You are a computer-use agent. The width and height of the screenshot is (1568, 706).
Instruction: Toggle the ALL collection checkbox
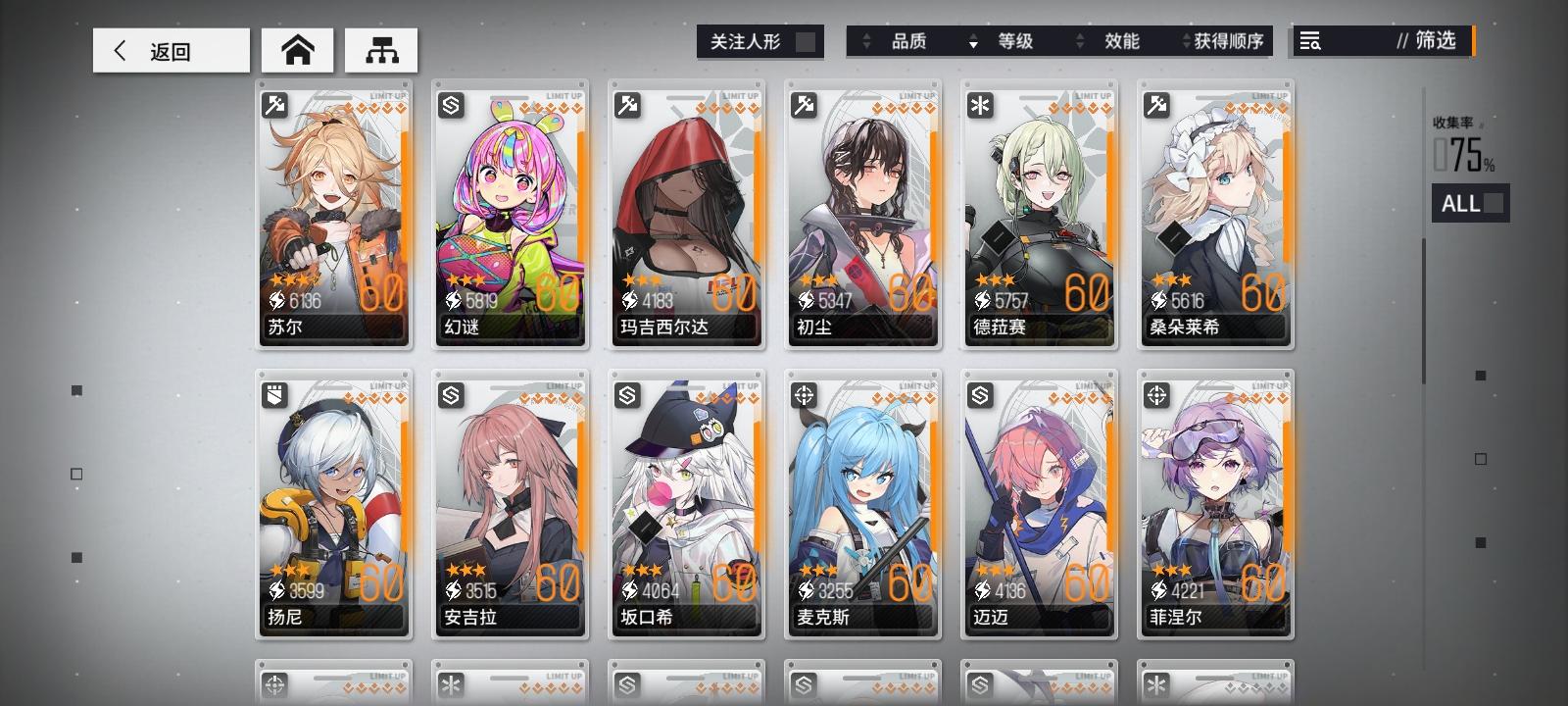pyautogui.click(x=1494, y=204)
